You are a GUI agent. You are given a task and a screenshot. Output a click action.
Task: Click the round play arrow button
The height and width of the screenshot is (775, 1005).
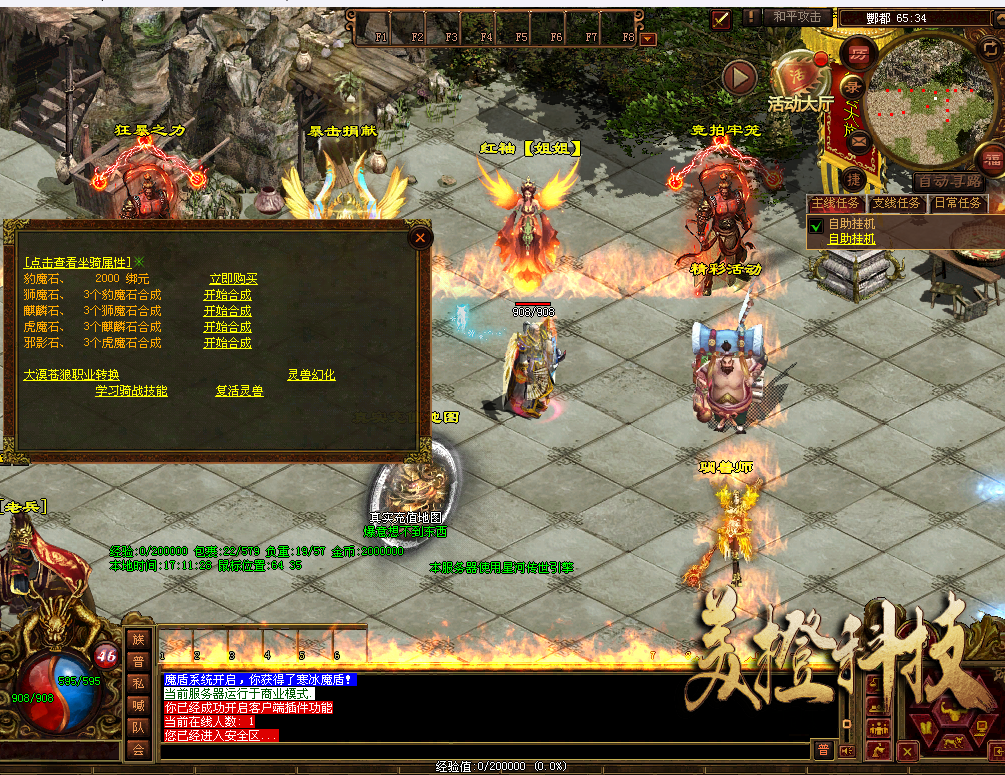click(740, 75)
